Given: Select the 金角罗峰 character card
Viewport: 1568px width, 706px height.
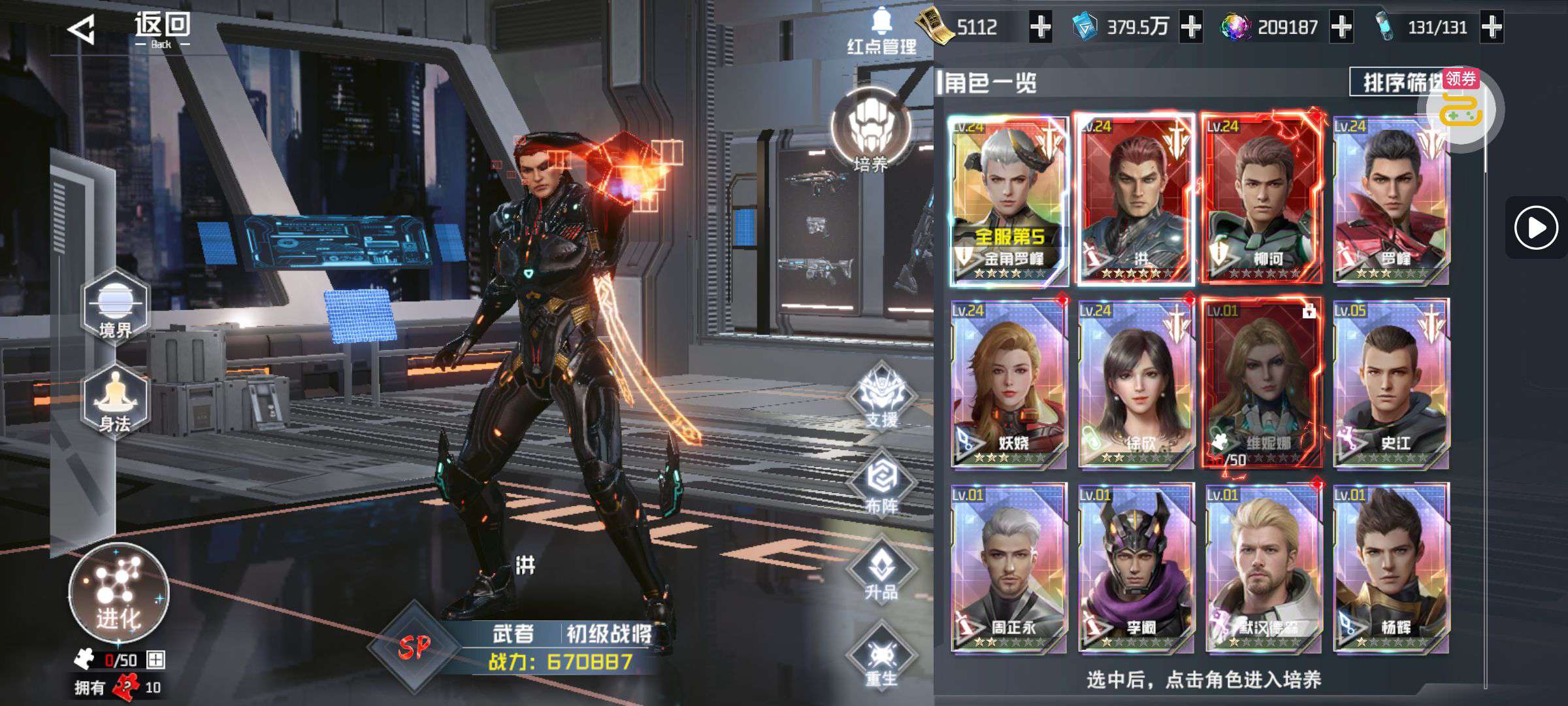Looking at the screenshot, I should (x=1008, y=199).
